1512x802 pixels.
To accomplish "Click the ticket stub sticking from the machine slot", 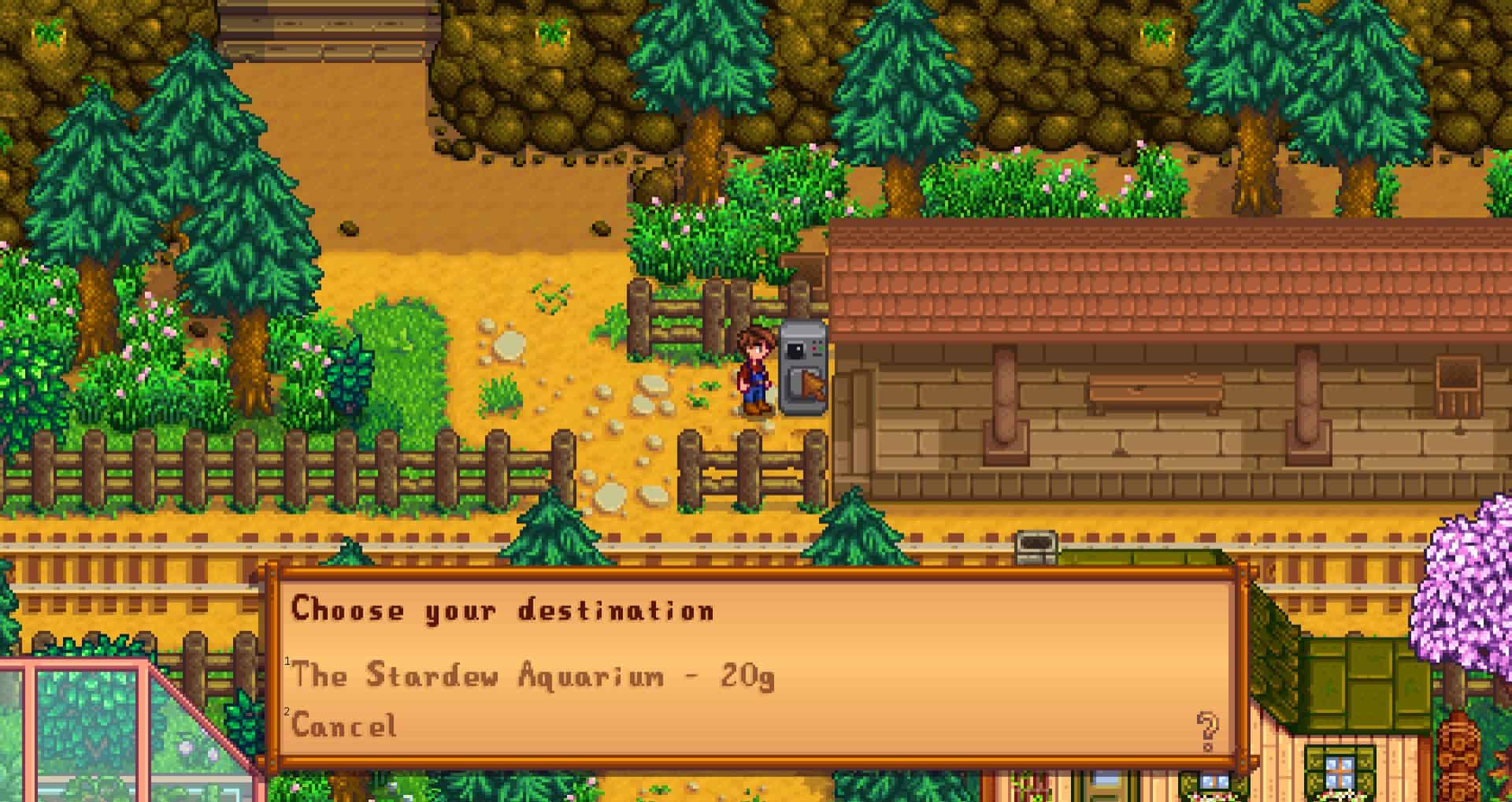I will click(813, 386).
